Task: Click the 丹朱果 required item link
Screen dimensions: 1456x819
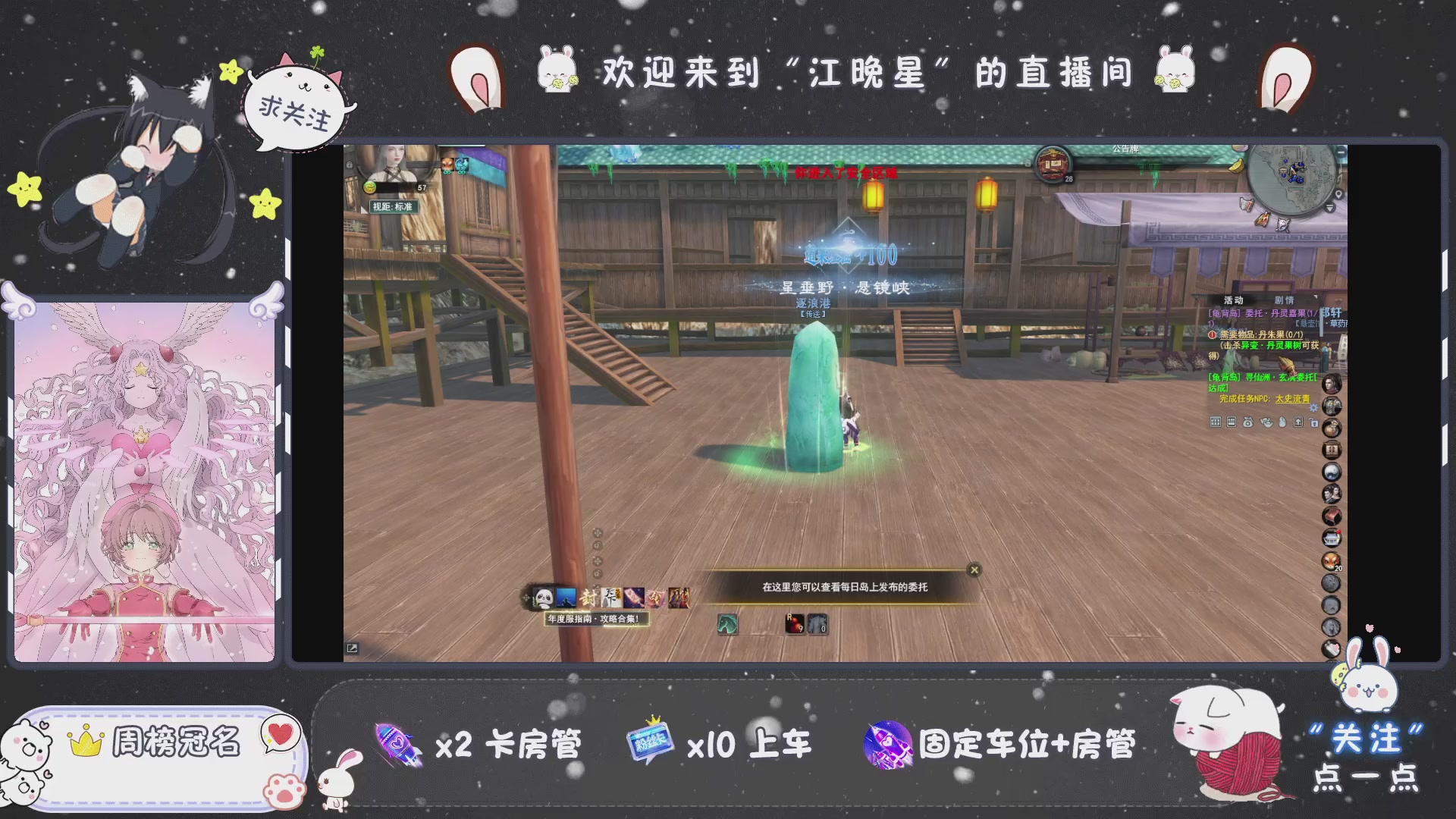Action: [x=1272, y=336]
